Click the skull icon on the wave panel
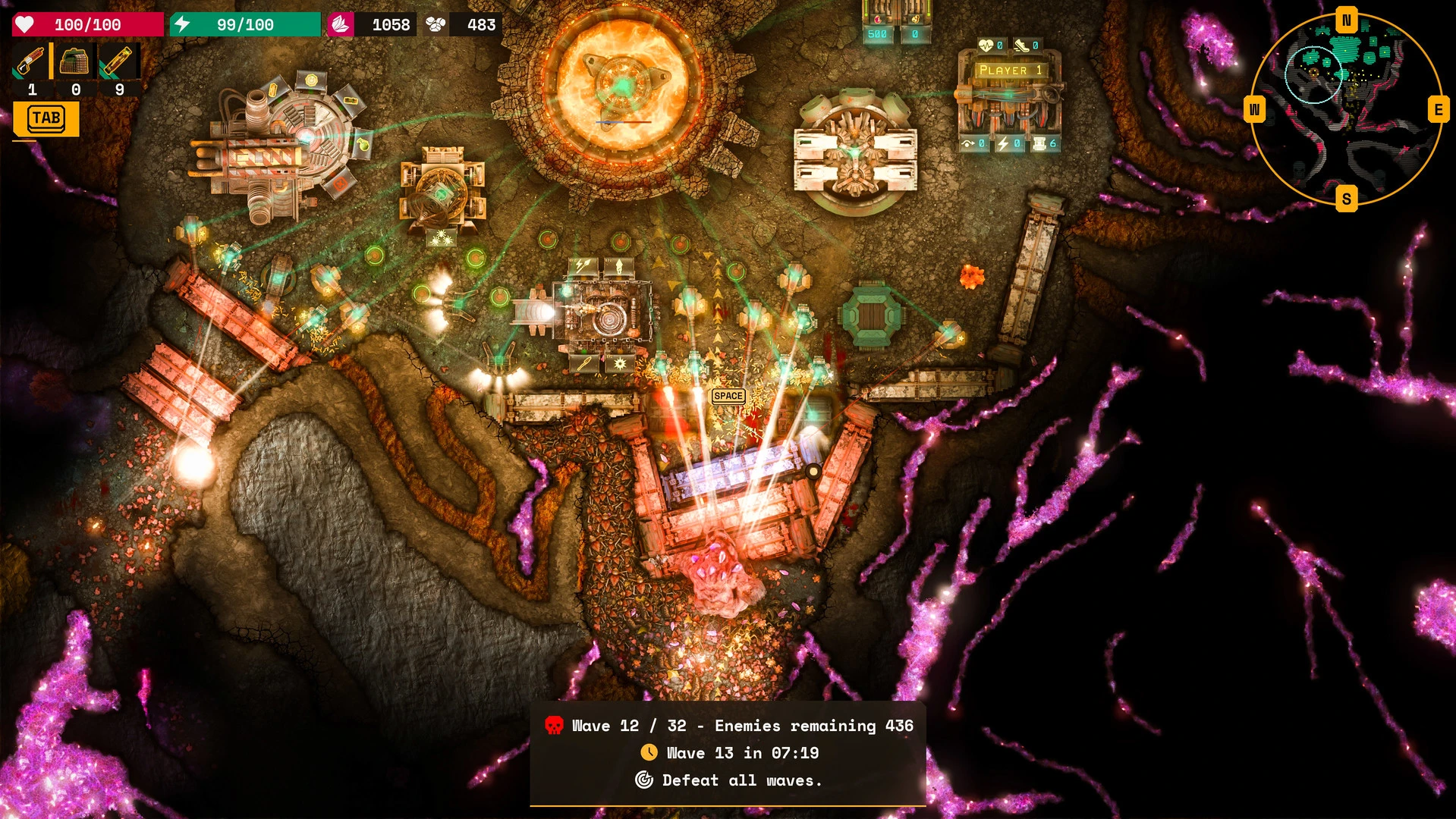Screen dimensions: 1456x819 click(x=555, y=726)
